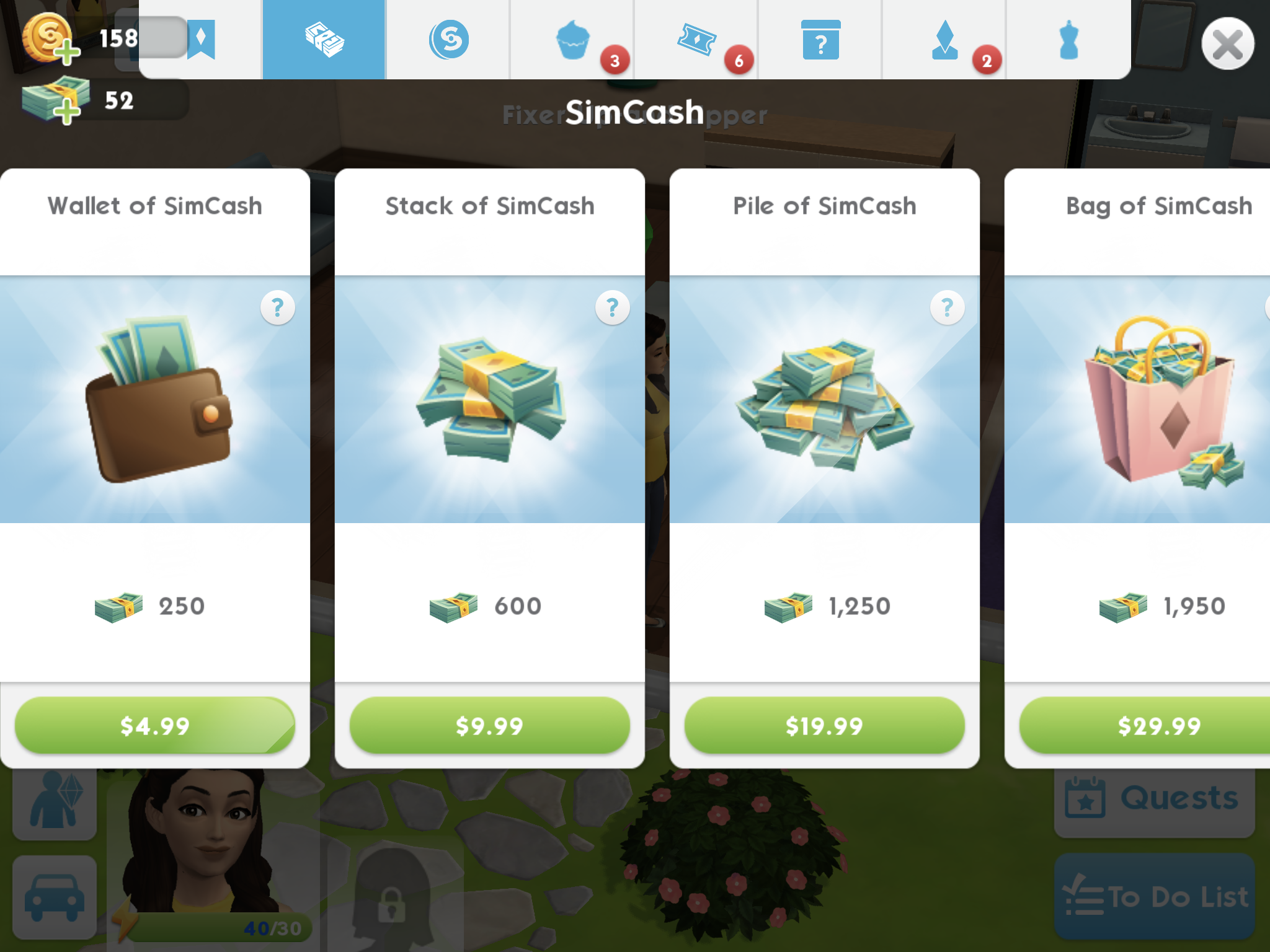Viewport: 1270px width, 952px height.
Task: Open the mystery box tab
Action: [820, 40]
